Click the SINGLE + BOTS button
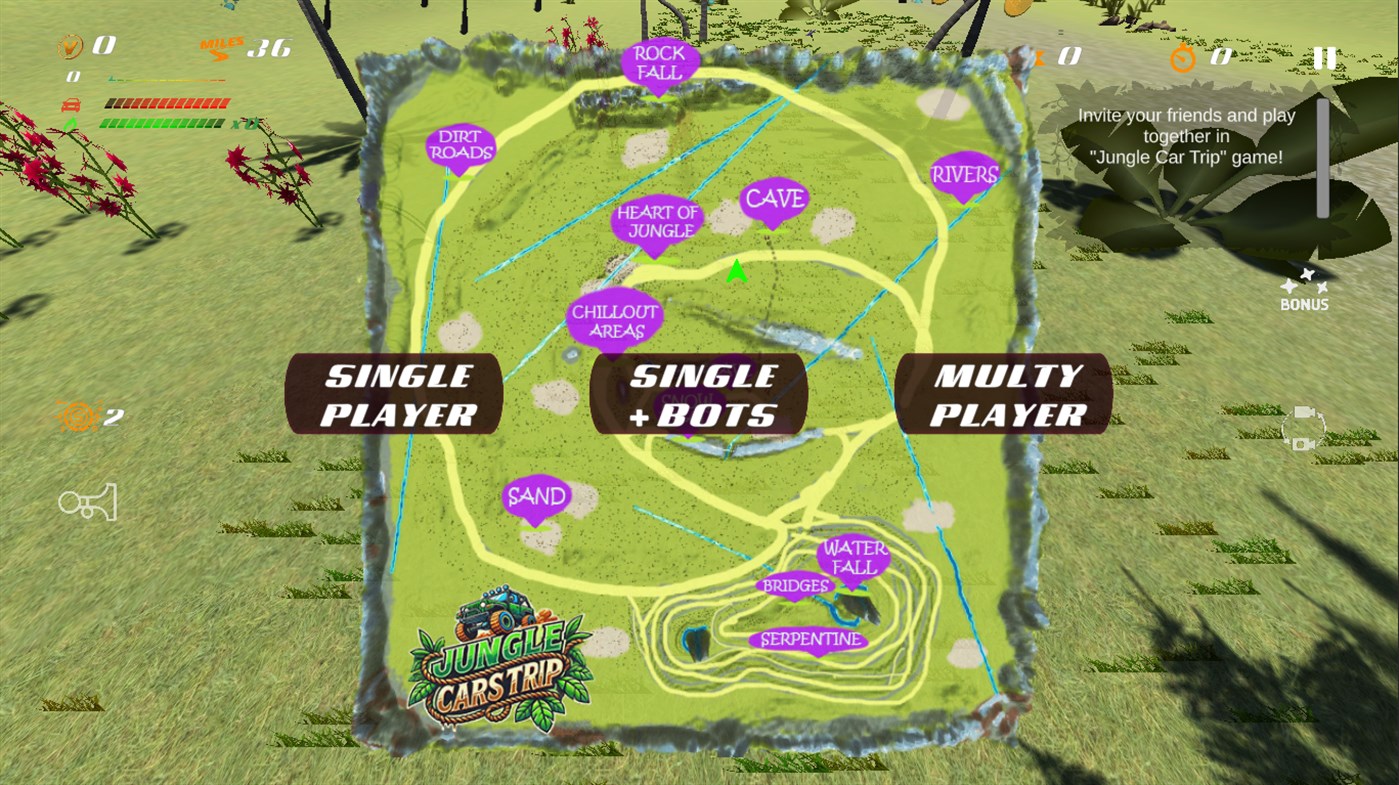This screenshot has width=1399, height=785. coord(699,393)
